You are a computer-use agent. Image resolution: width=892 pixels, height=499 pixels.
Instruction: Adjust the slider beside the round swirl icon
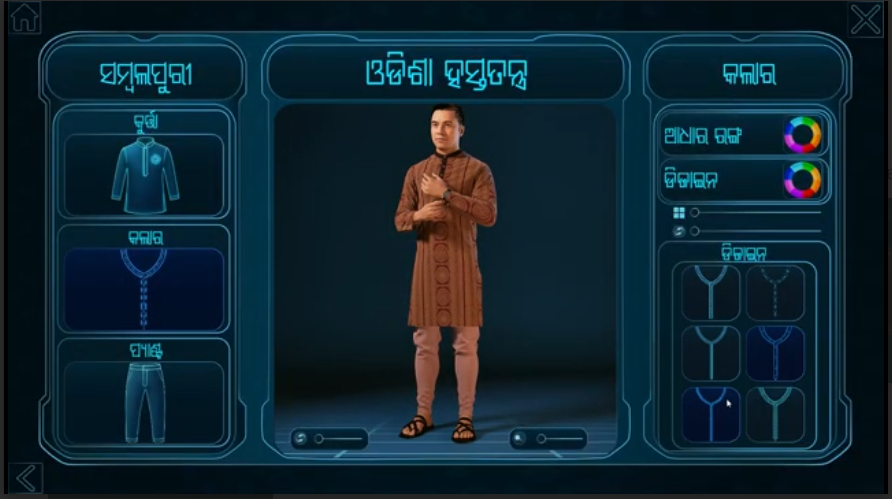click(x=695, y=231)
